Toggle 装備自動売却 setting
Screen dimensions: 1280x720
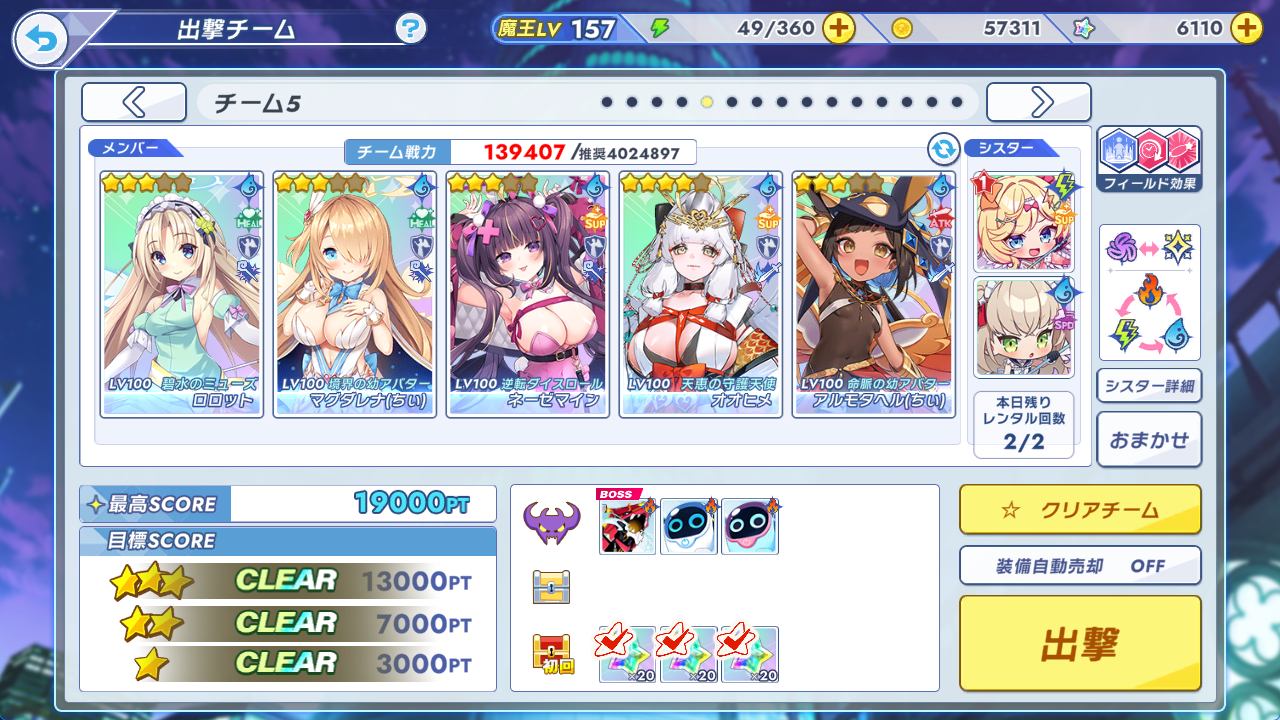[x=1080, y=566]
